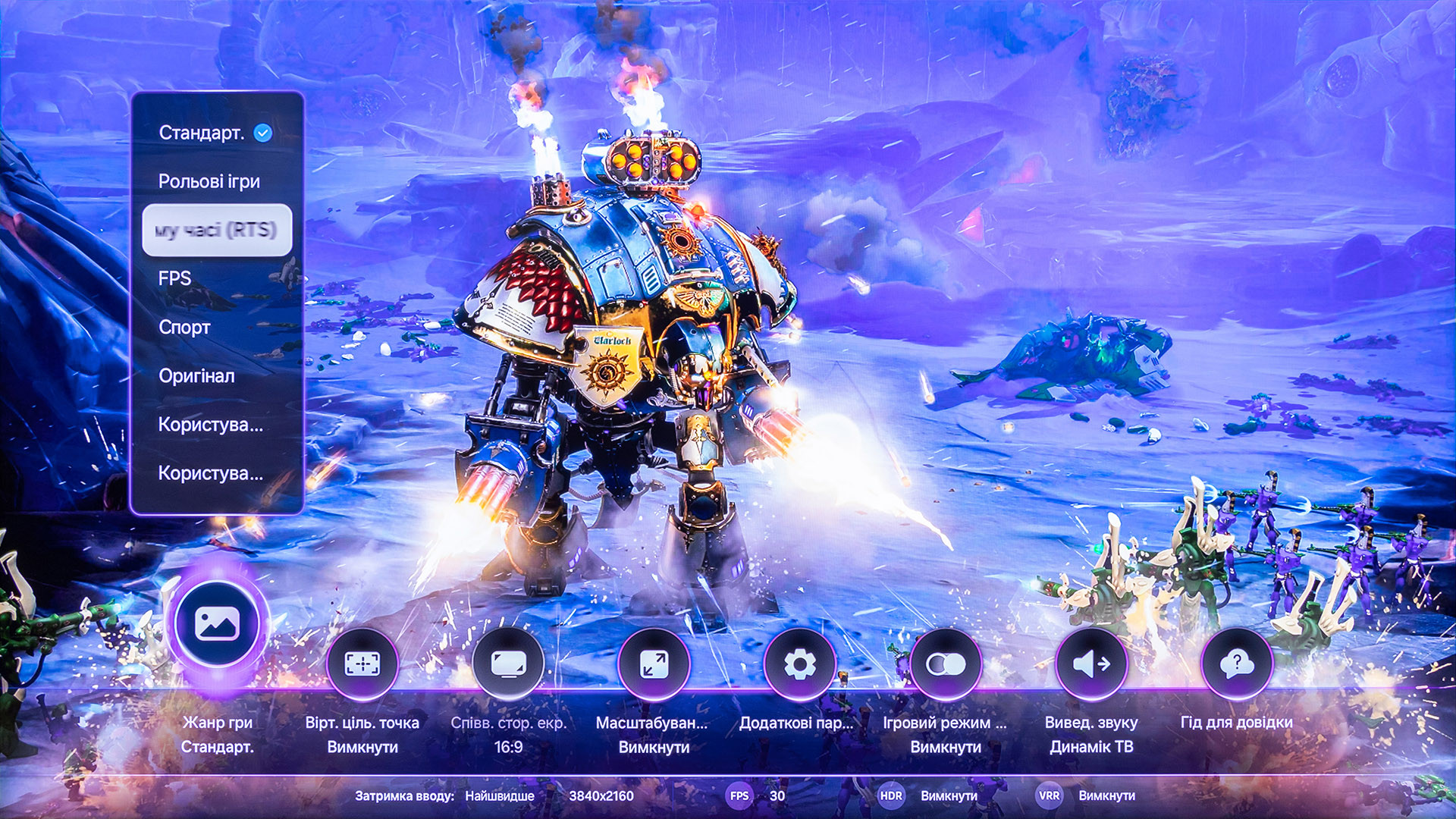
Task: Select the Стандарт. genre preset
Action: click(x=202, y=133)
